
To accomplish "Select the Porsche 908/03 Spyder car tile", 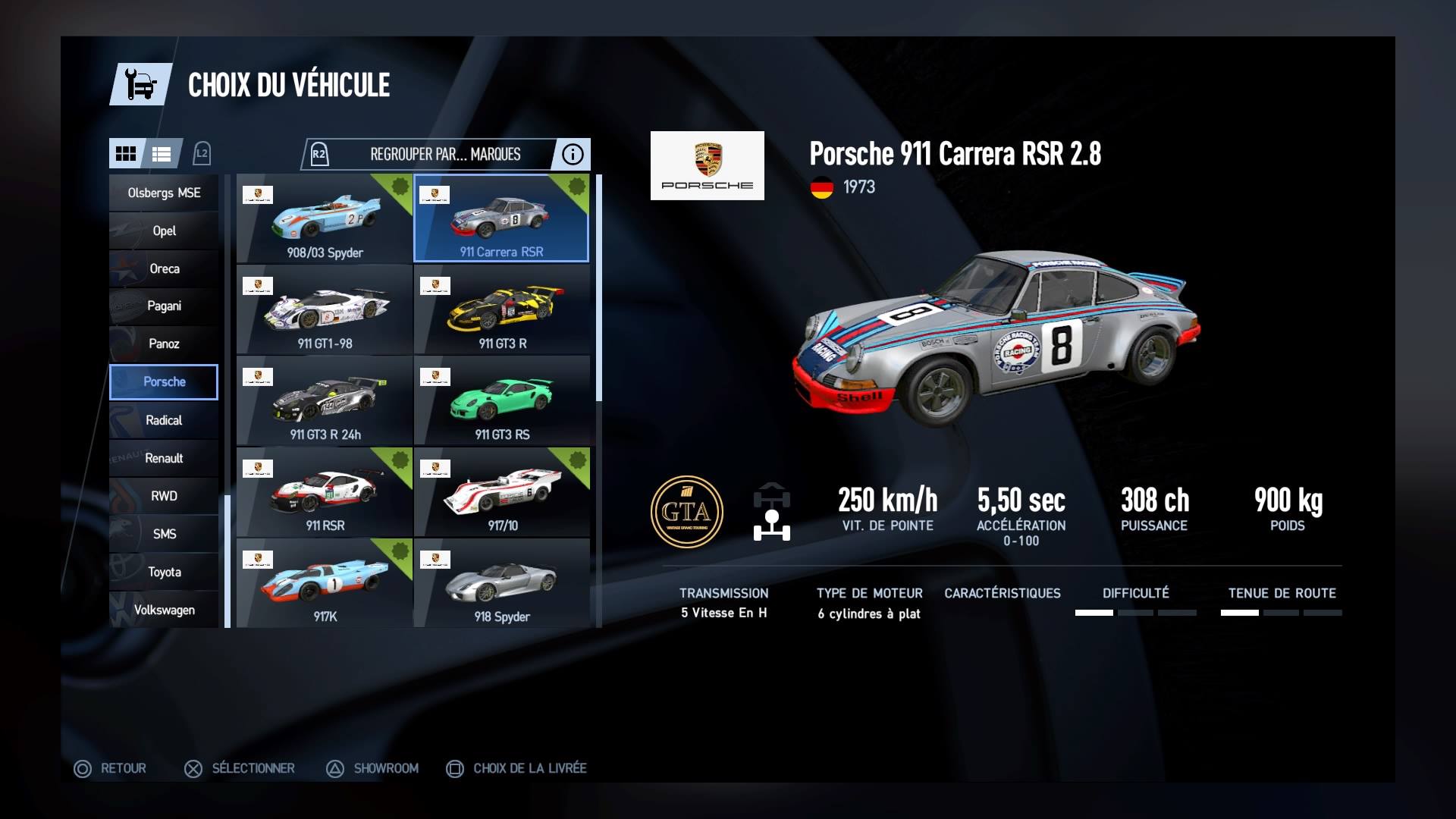I will point(325,218).
